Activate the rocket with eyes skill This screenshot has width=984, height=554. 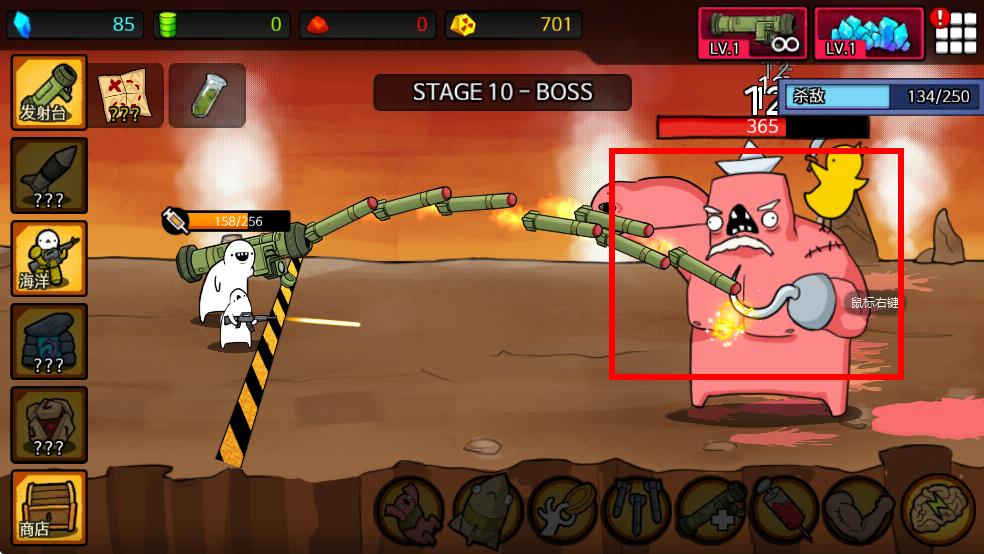486,508
